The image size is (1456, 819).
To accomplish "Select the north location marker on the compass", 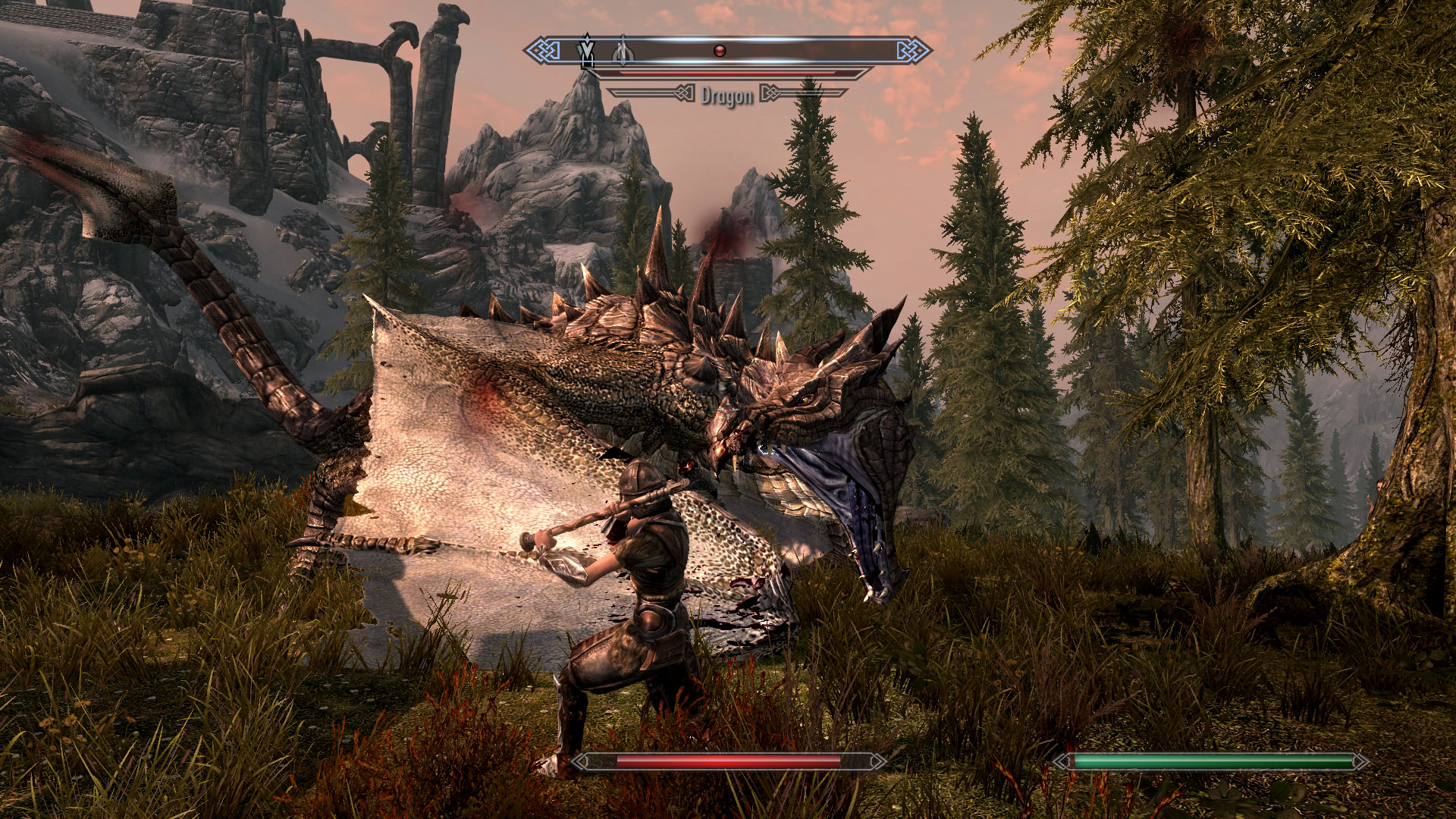I will [x=622, y=50].
